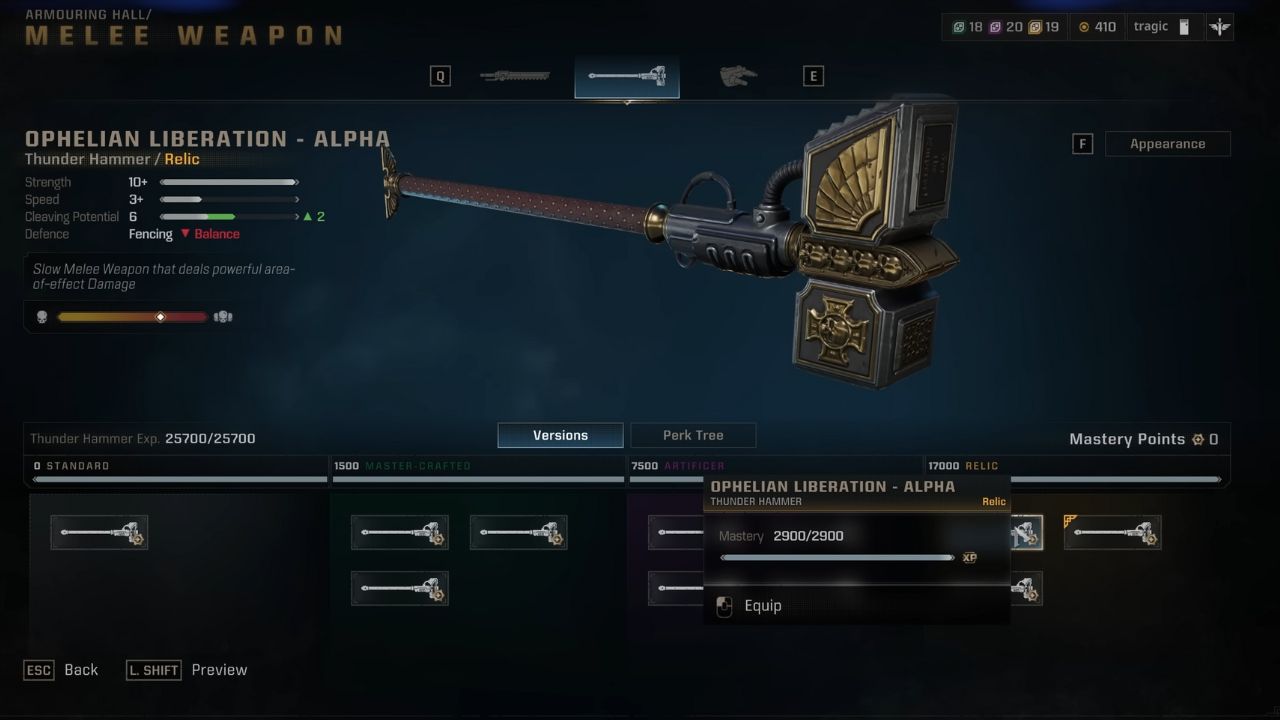Select a Master-Crafted tier weapon version
This screenshot has height=720, width=1280.
click(x=399, y=532)
